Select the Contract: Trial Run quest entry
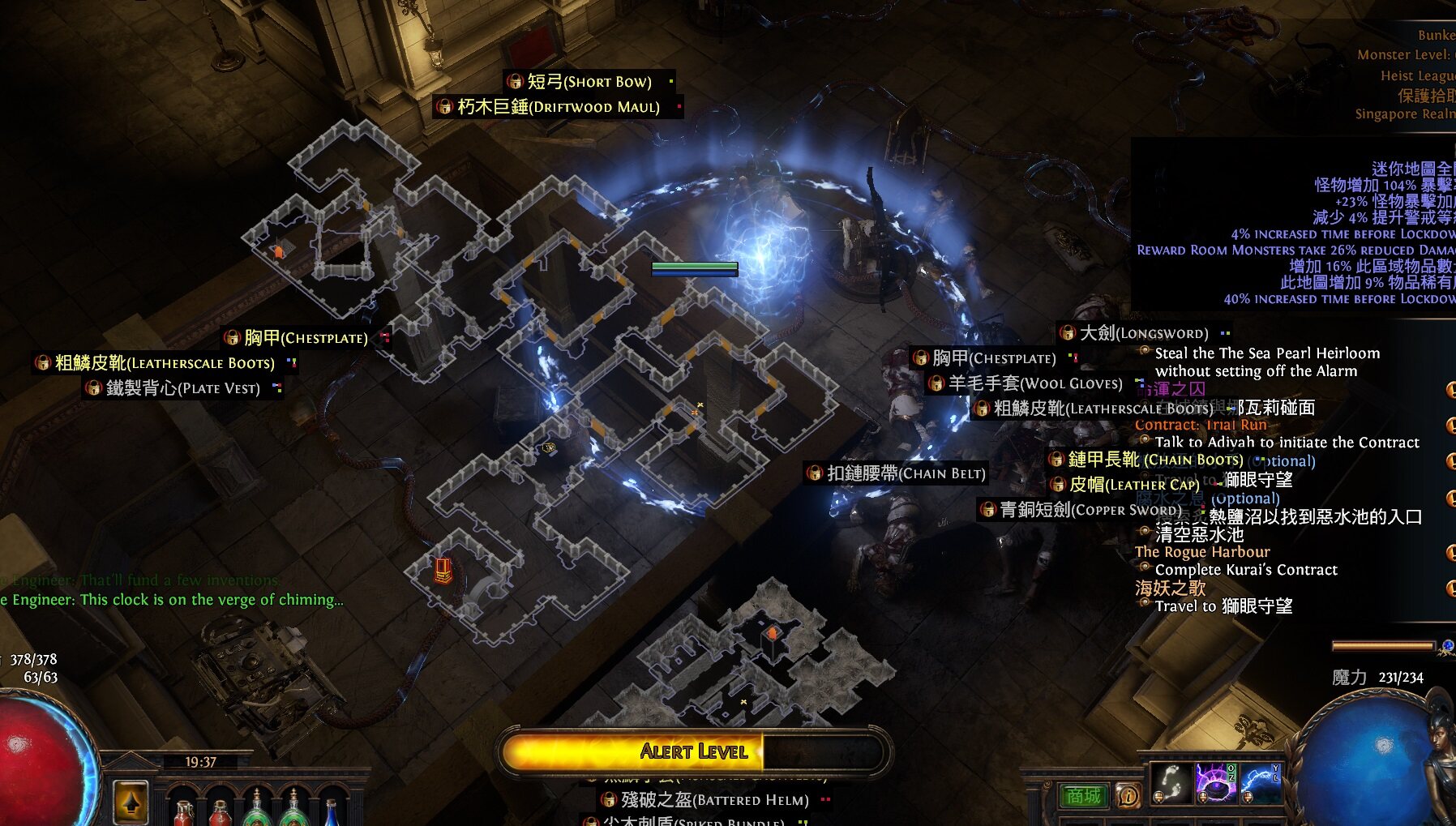This screenshot has width=1456, height=826. pos(1201,425)
